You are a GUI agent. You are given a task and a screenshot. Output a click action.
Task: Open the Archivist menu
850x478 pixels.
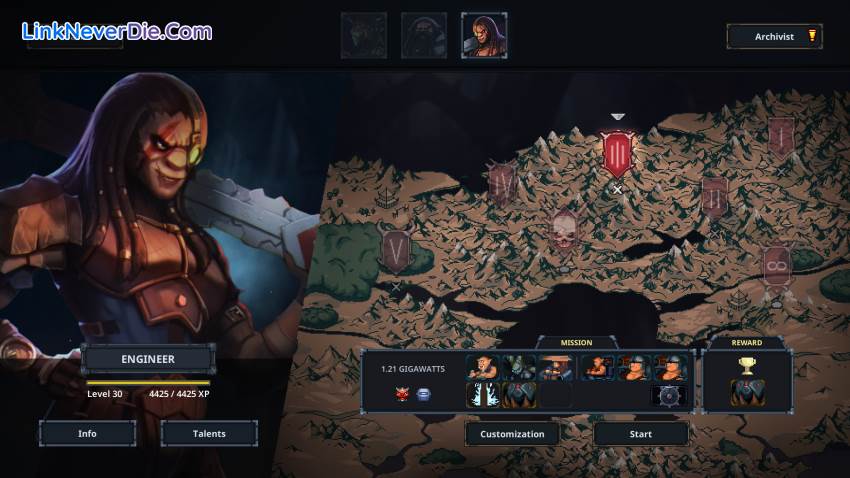point(774,37)
